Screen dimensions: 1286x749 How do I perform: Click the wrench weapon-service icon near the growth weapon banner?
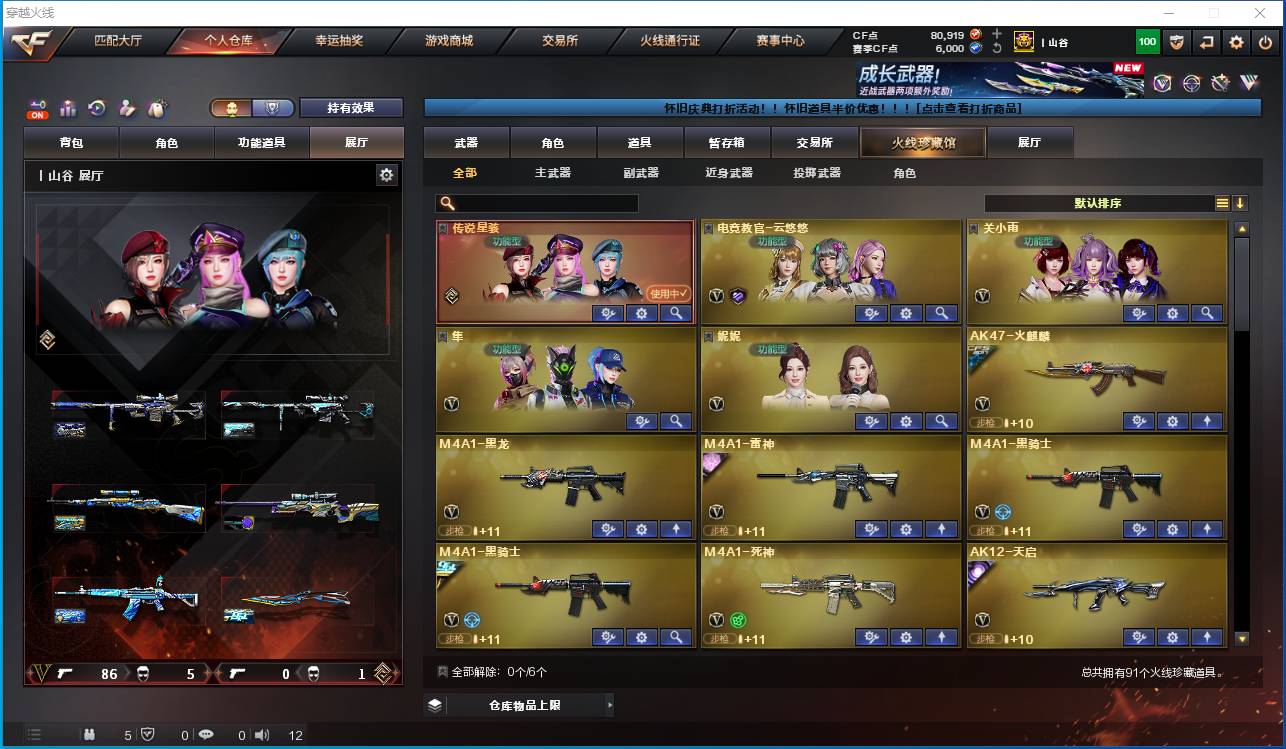pos(1221,83)
